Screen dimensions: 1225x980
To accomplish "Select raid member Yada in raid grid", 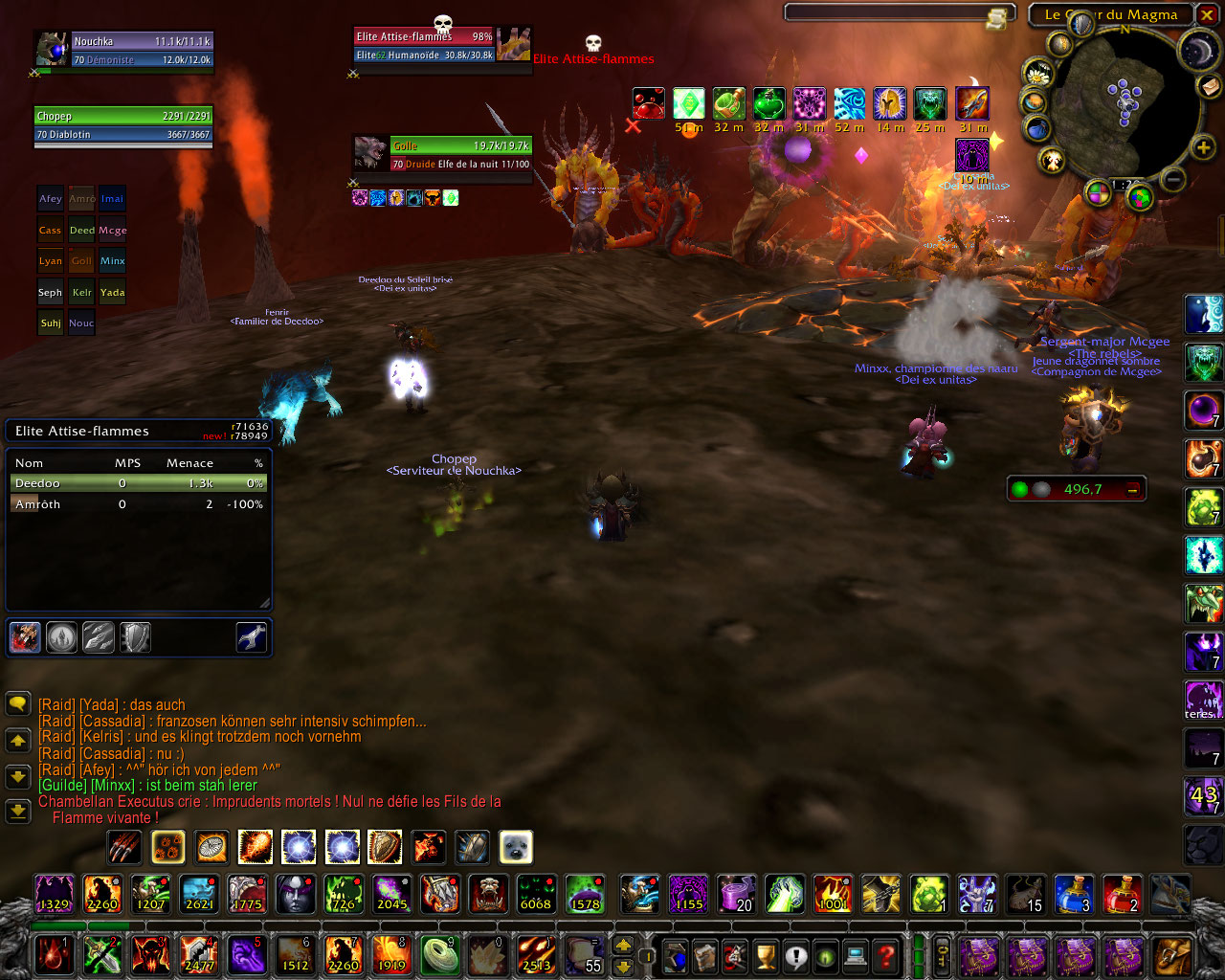I will pyautogui.click(x=112, y=293).
